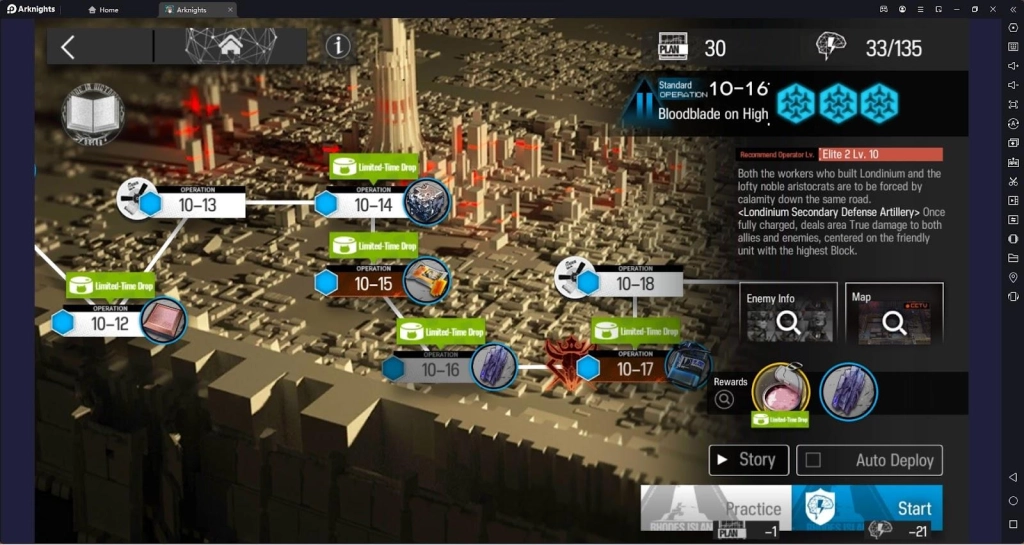Select operation 10-15 node
This screenshot has width=1024, height=545.
point(372,283)
